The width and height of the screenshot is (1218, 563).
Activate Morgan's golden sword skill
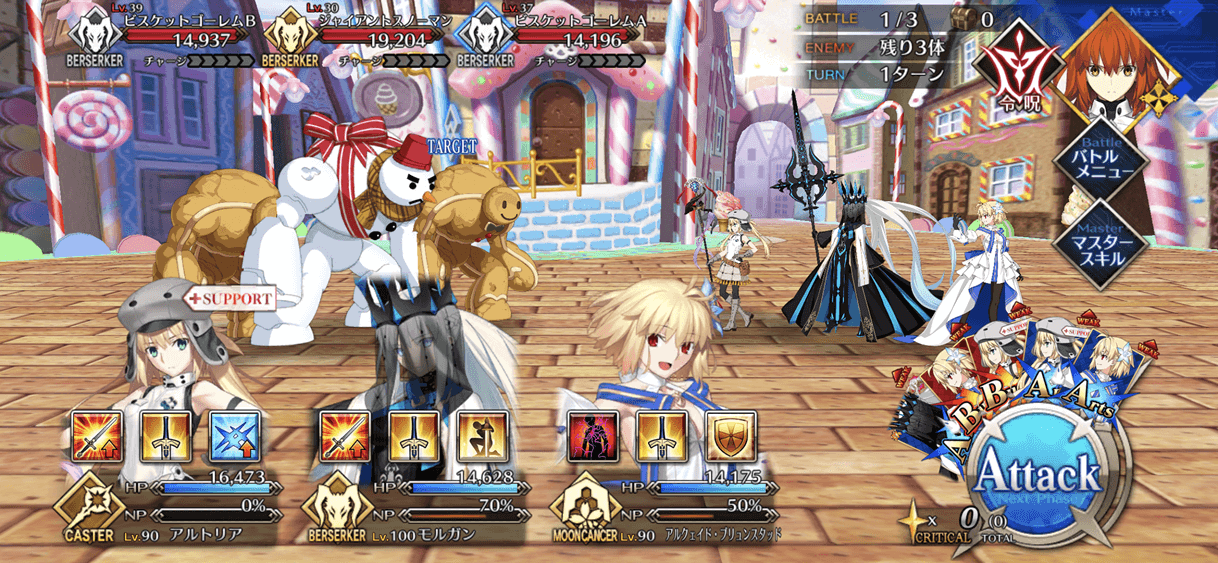coord(413,435)
